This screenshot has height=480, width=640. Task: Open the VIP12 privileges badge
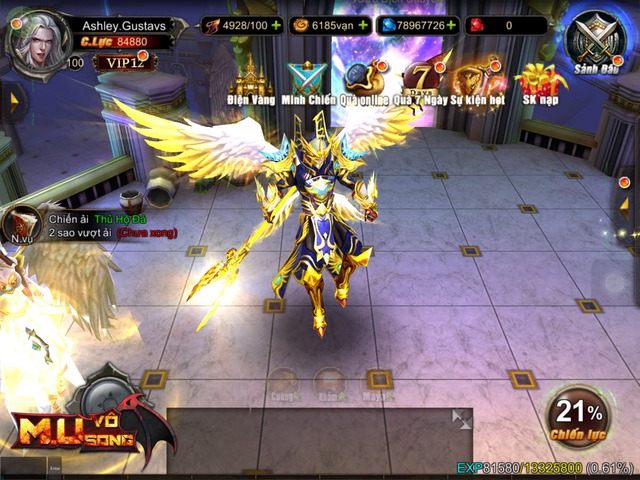(x=122, y=62)
